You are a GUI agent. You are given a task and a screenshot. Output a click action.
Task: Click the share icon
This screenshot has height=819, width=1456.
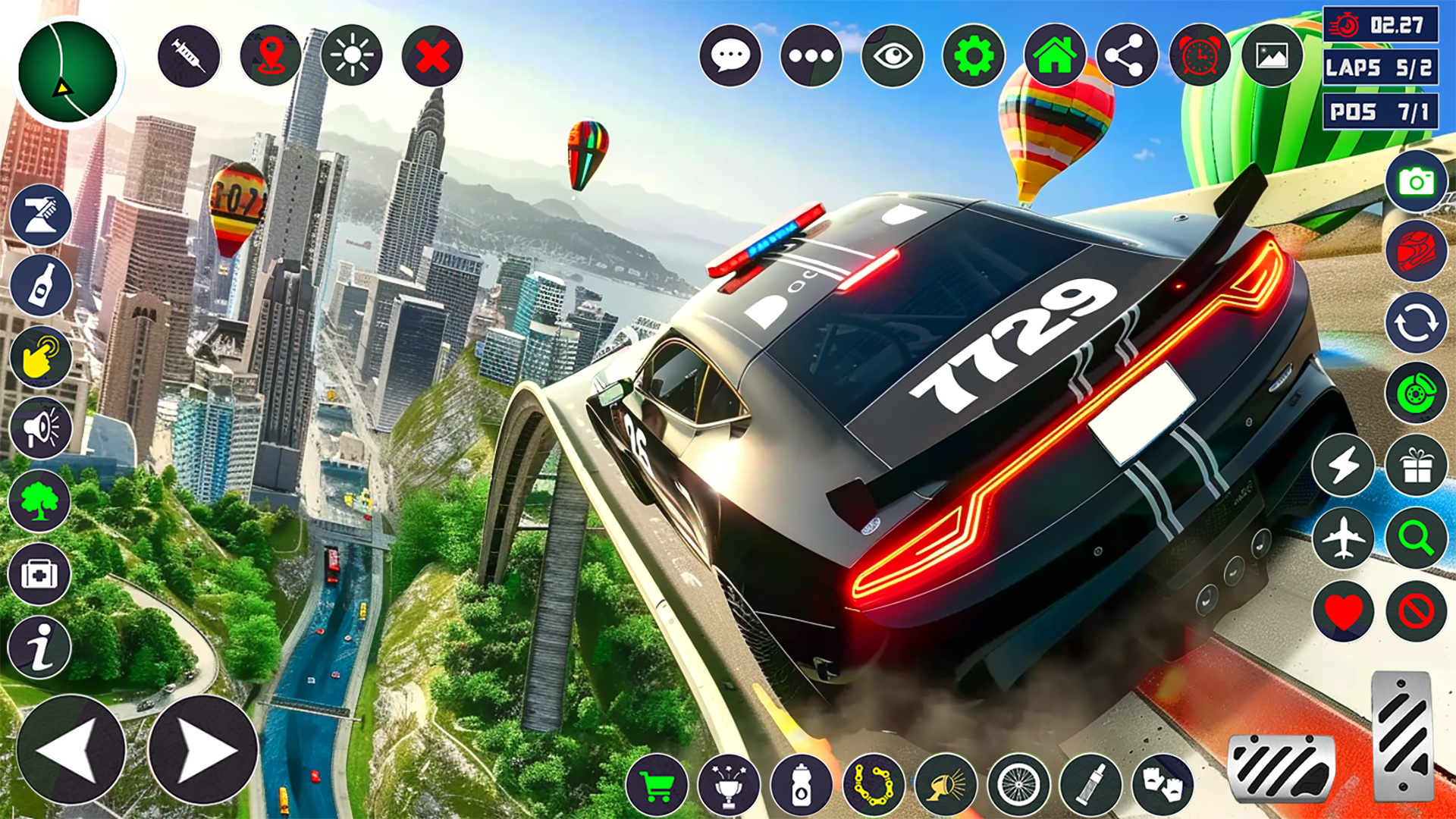click(x=1127, y=56)
